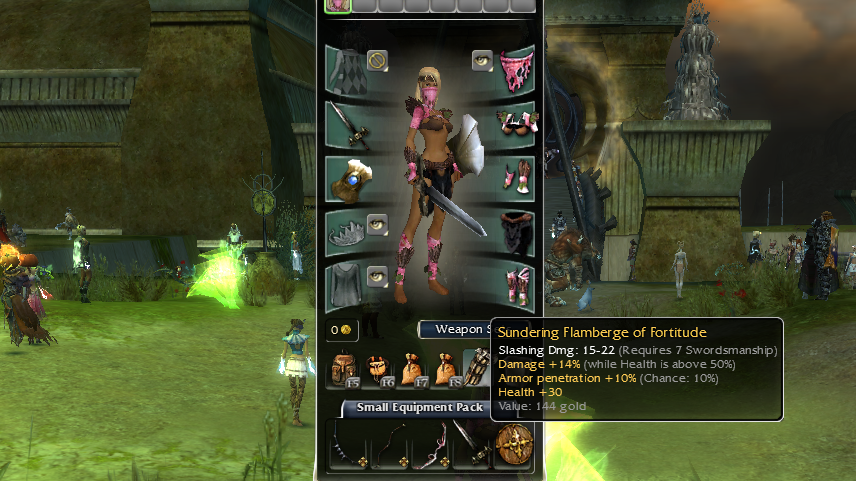This screenshot has height=481, width=856.
Task: Select the round wooden shield in pack
Action: (516, 444)
